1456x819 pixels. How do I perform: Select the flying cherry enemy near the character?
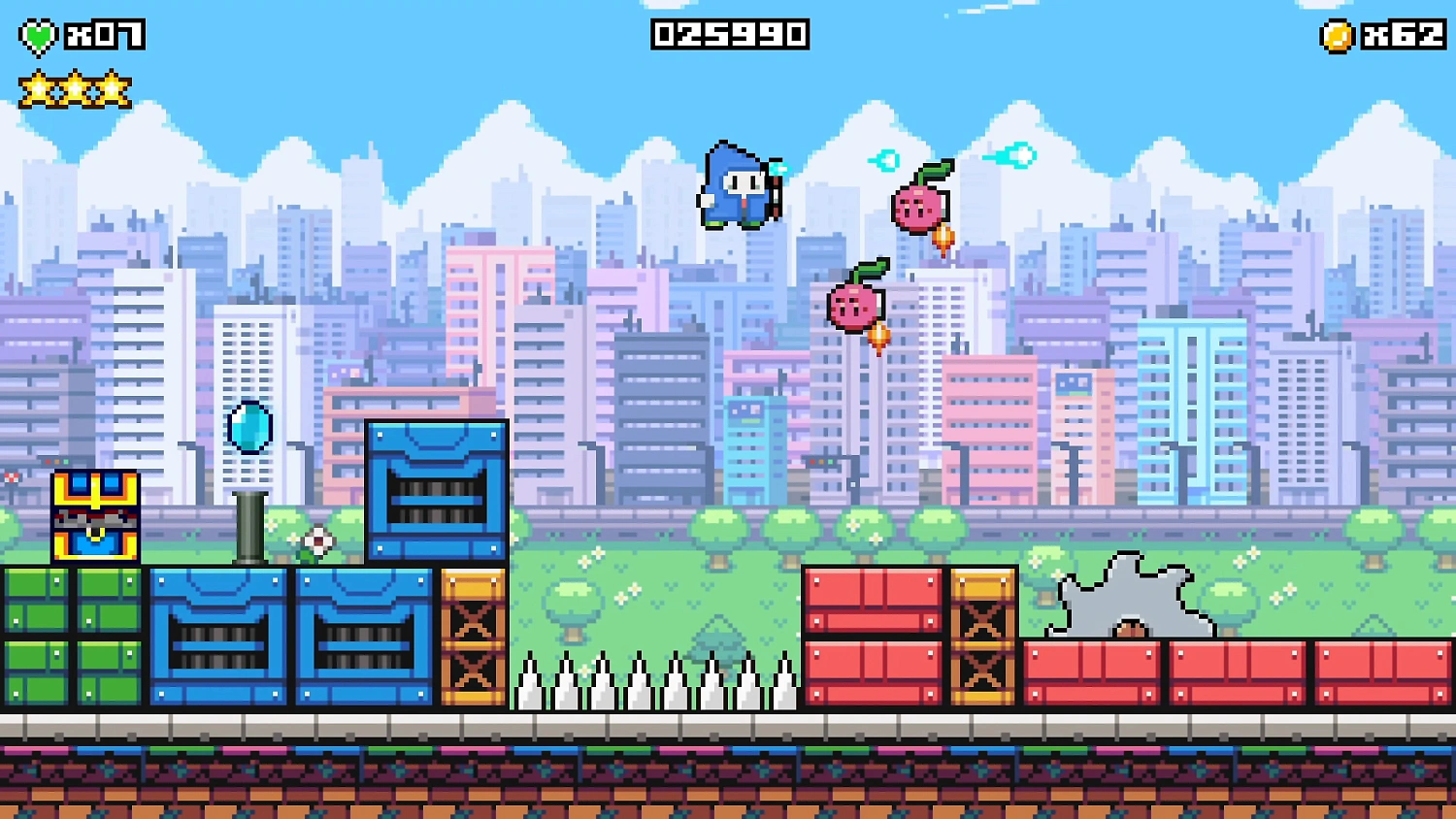click(x=917, y=204)
